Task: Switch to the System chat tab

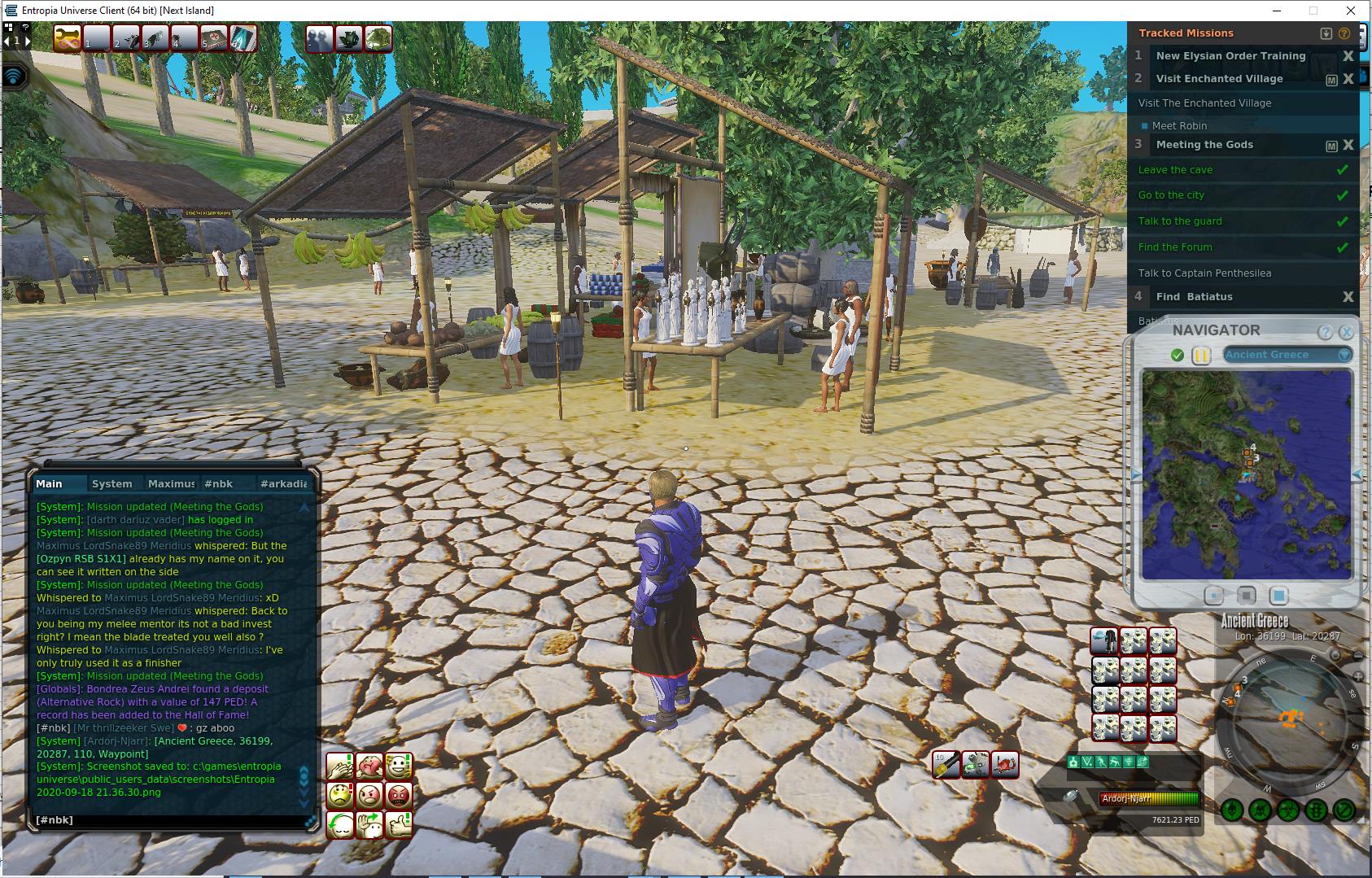Action: 112,484
